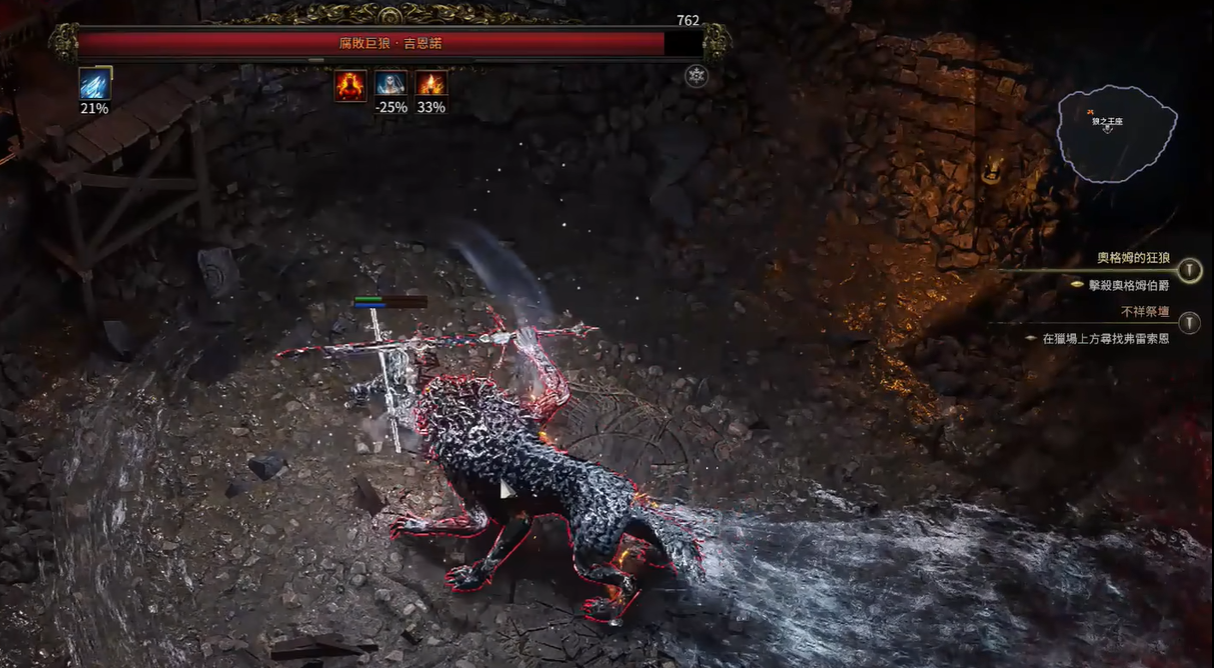Inspect the flame 33% boss debuff icon
1214x668 pixels.
click(x=431, y=85)
